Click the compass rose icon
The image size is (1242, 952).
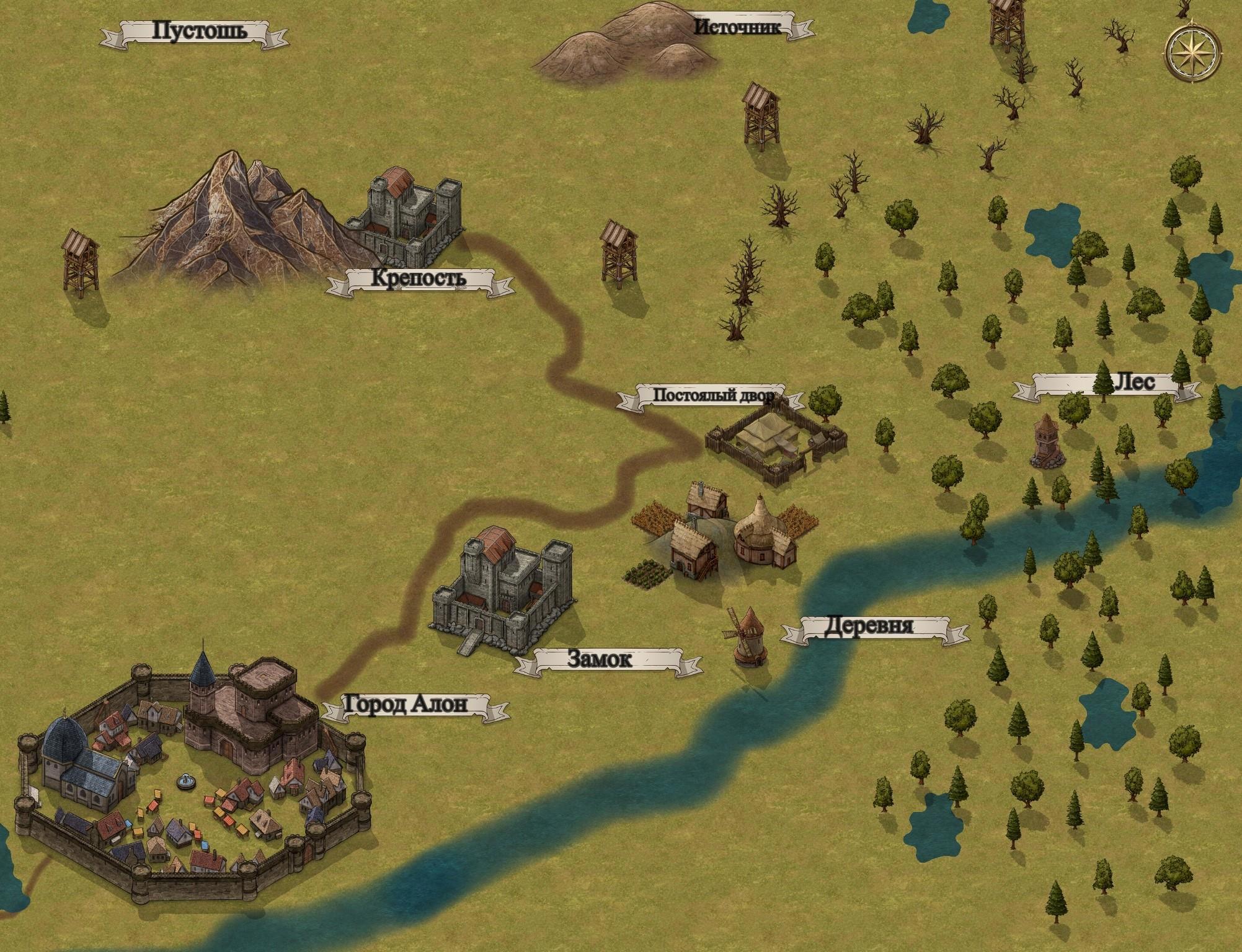[x=1192, y=53]
